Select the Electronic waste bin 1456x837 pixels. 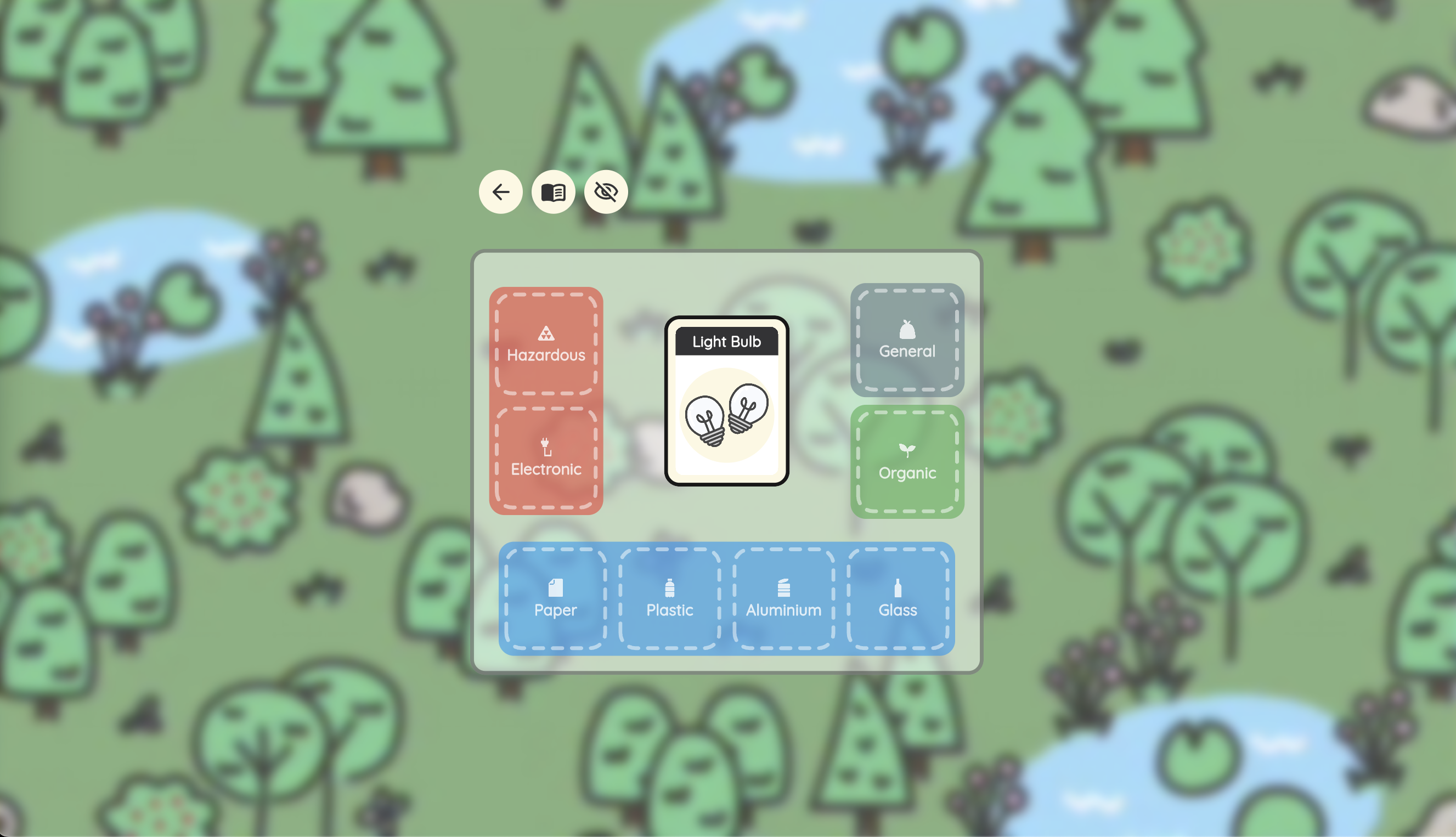click(545, 458)
